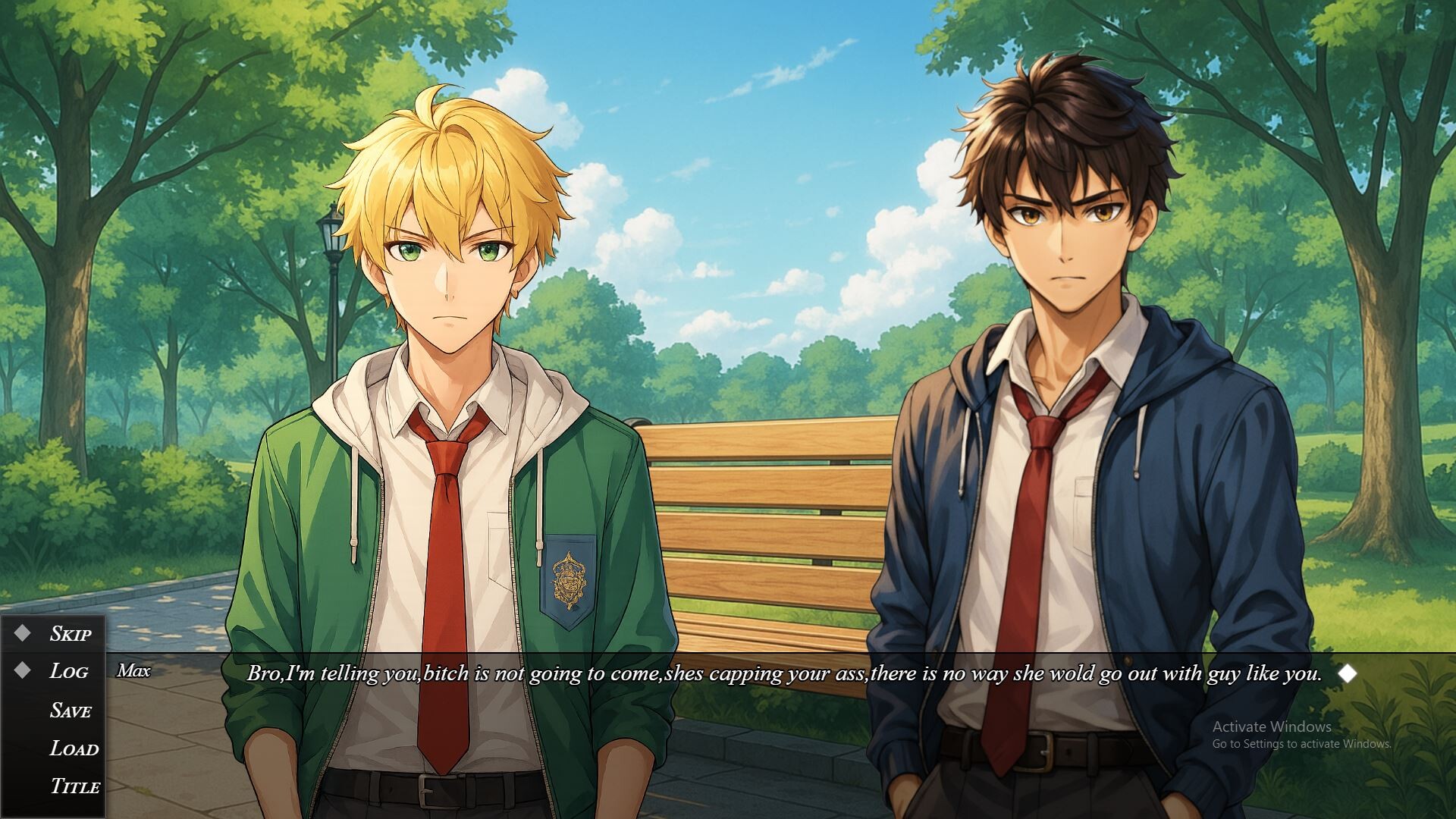
Task: Click Max's name plate above the dialogue
Action: point(135,671)
